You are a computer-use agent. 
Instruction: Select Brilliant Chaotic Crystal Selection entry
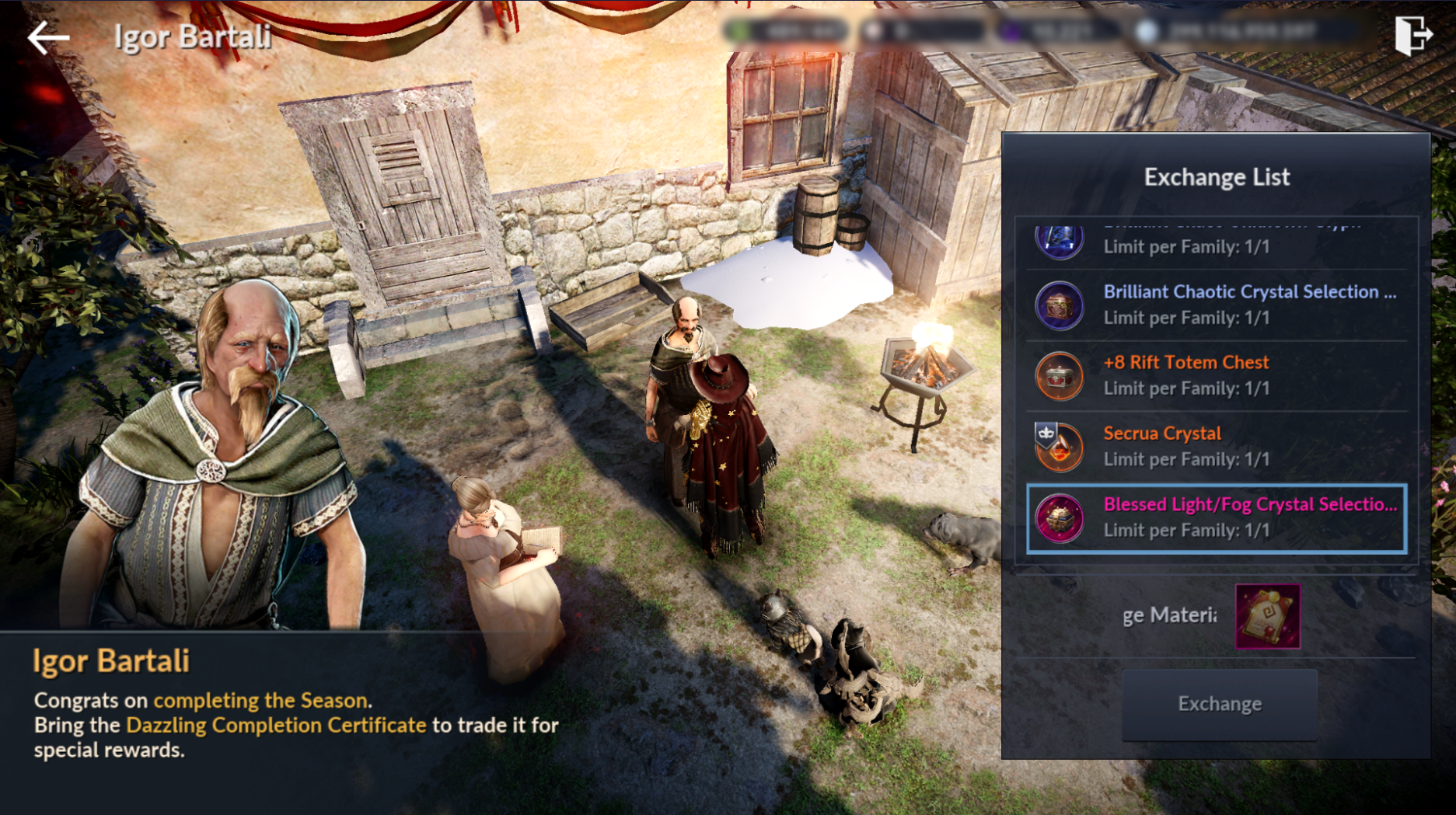coord(1217,305)
